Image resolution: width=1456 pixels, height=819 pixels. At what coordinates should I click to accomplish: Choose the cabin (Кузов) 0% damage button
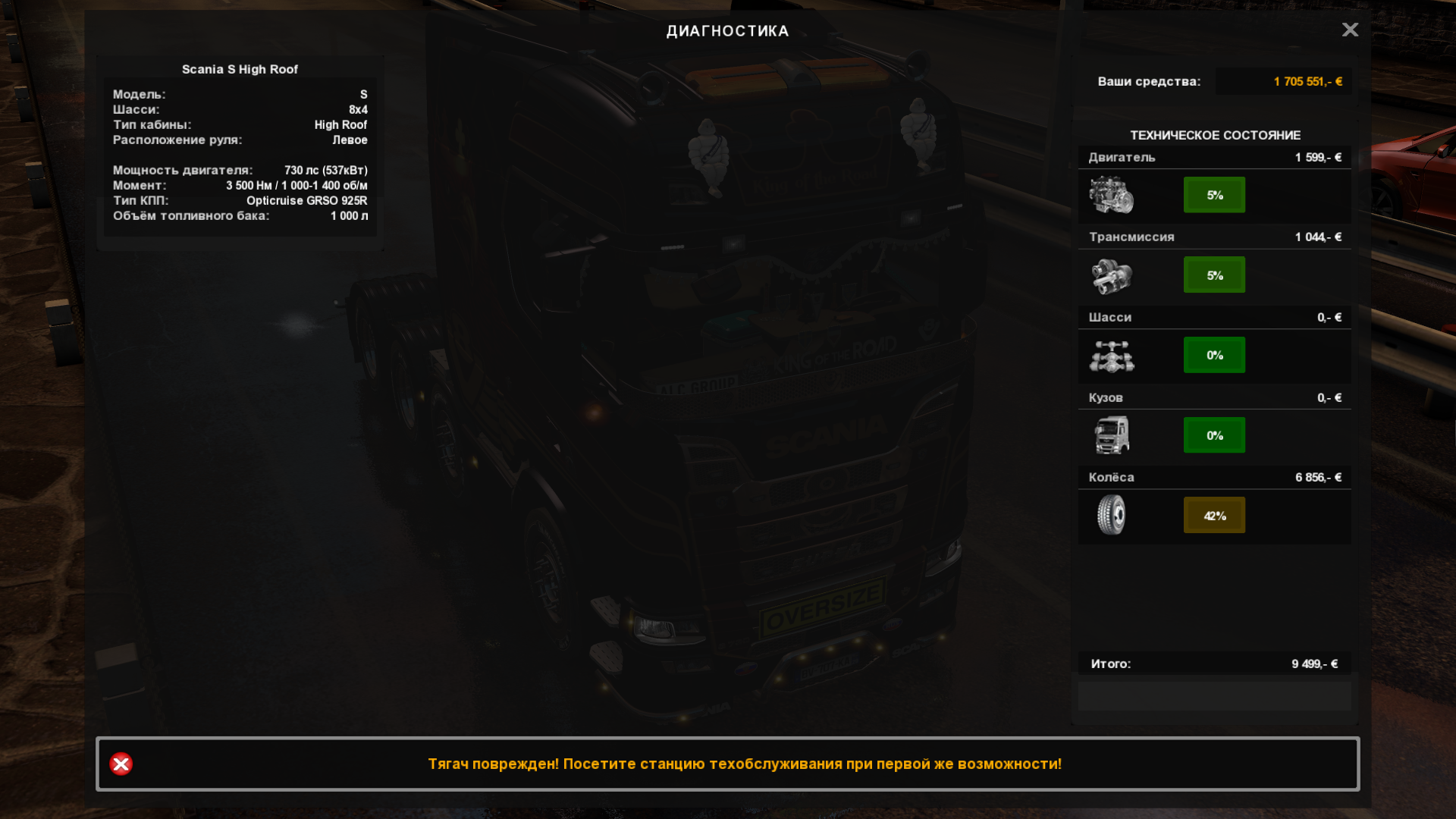(x=1214, y=435)
